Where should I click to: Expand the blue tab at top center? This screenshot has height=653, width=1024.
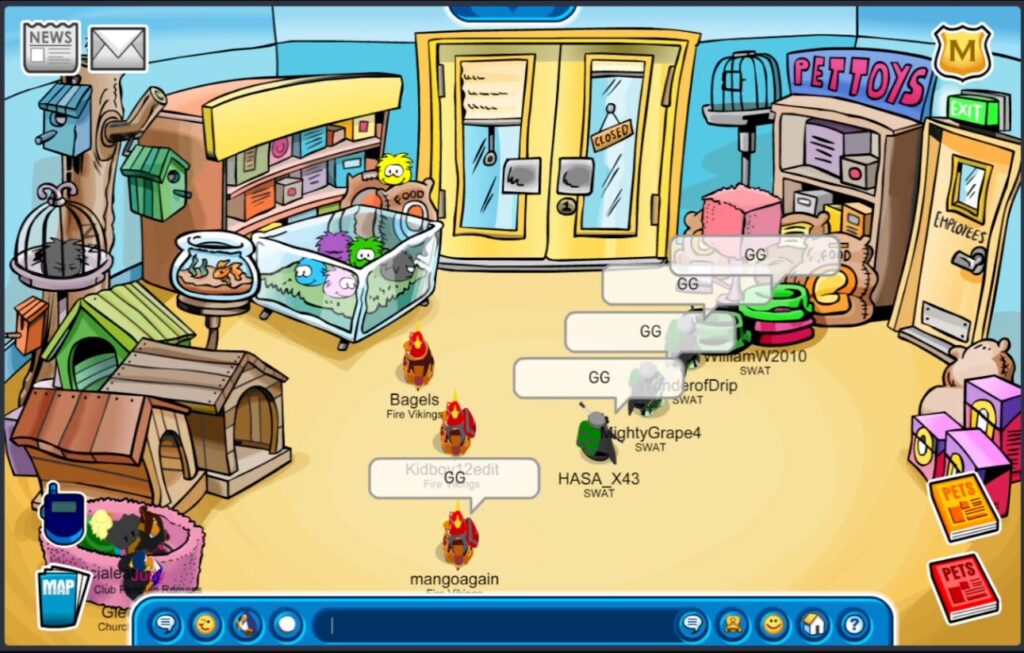(x=512, y=12)
